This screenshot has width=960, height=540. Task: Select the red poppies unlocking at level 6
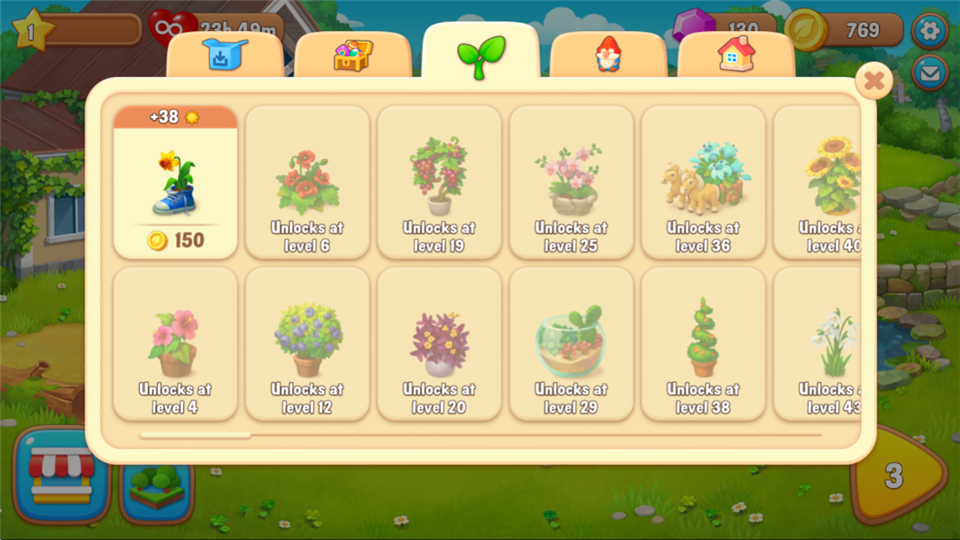pos(307,183)
